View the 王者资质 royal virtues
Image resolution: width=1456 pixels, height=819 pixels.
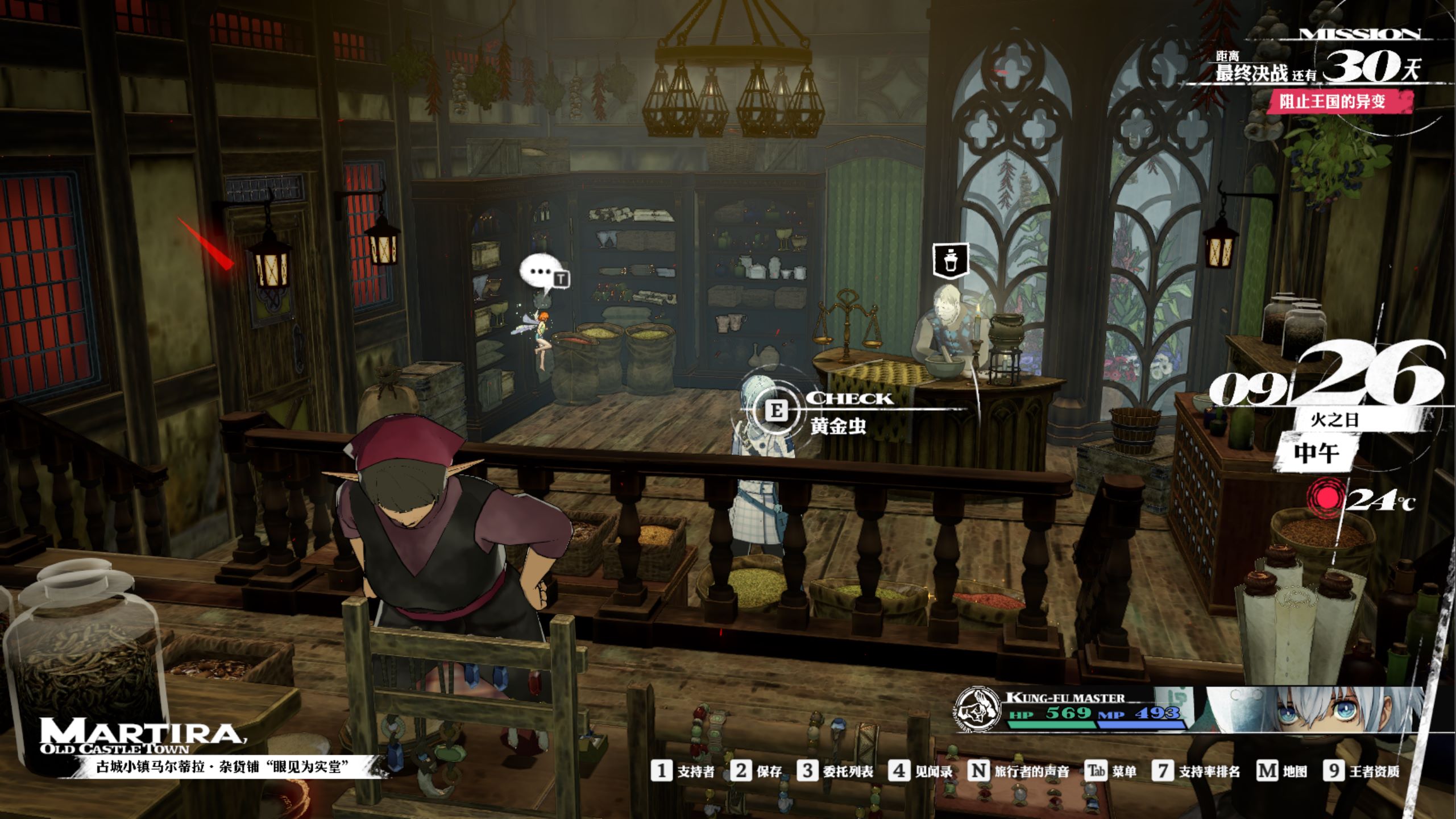(1362, 771)
